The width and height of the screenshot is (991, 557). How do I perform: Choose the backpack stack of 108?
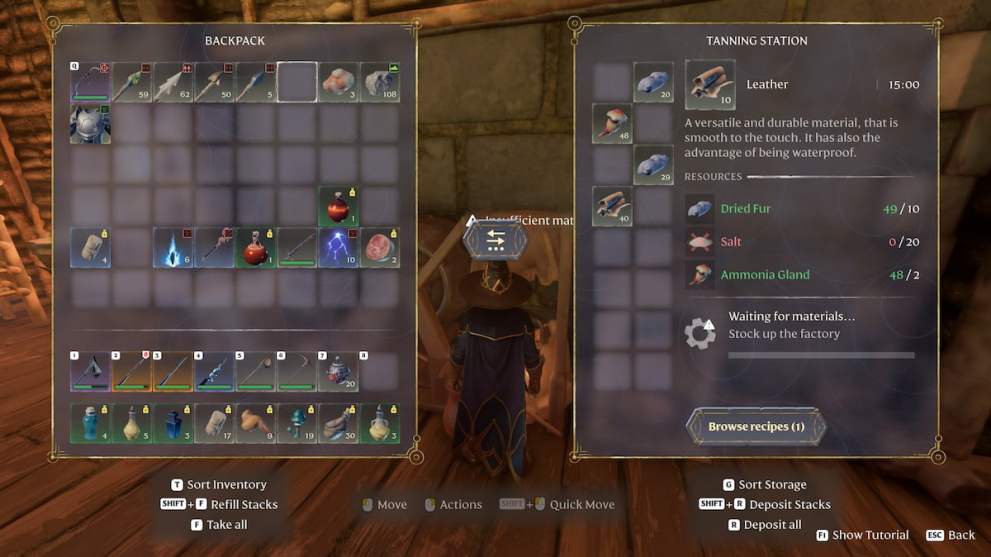click(x=380, y=83)
